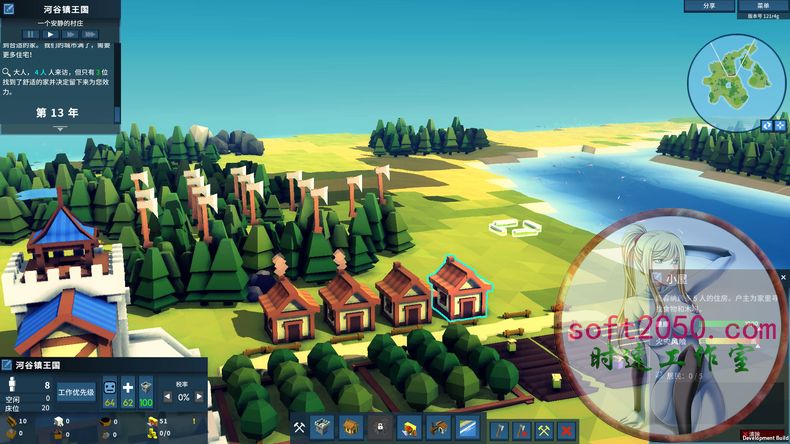Activate the red X demolish tool
Image resolution: width=790 pixels, height=444 pixels.
(567, 429)
